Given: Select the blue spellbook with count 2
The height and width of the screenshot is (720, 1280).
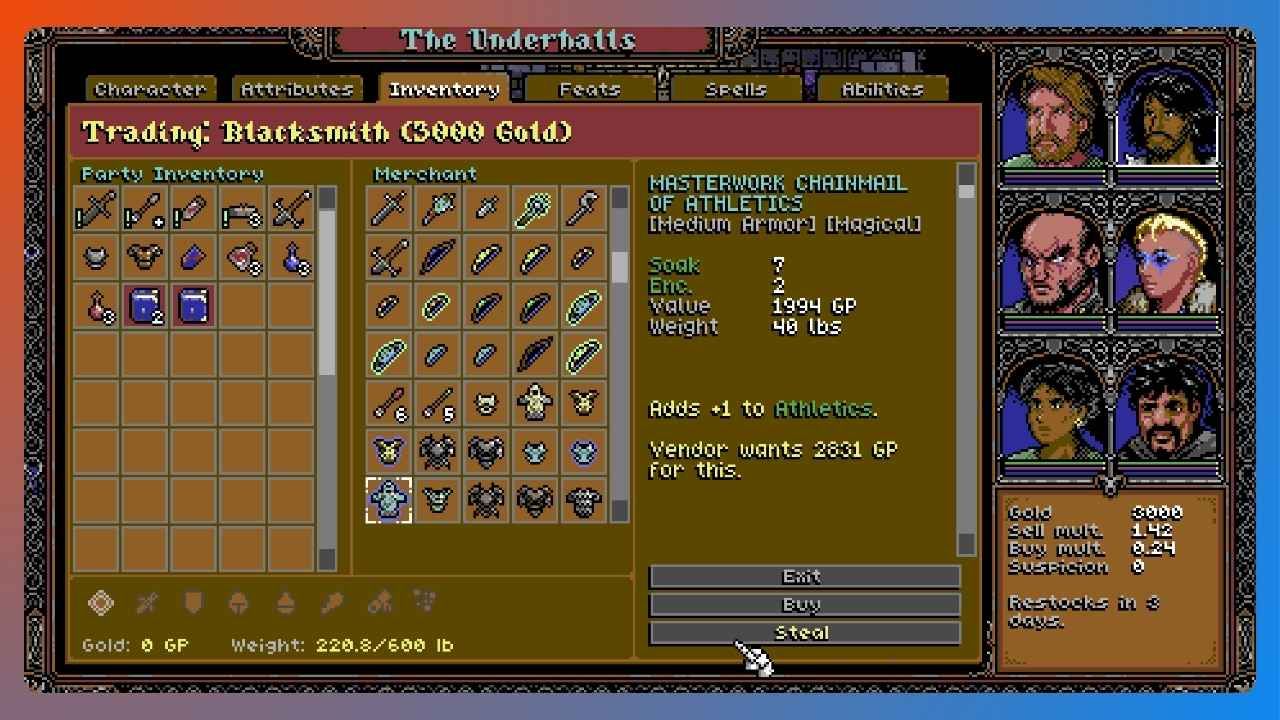Looking at the screenshot, I should pos(145,306).
